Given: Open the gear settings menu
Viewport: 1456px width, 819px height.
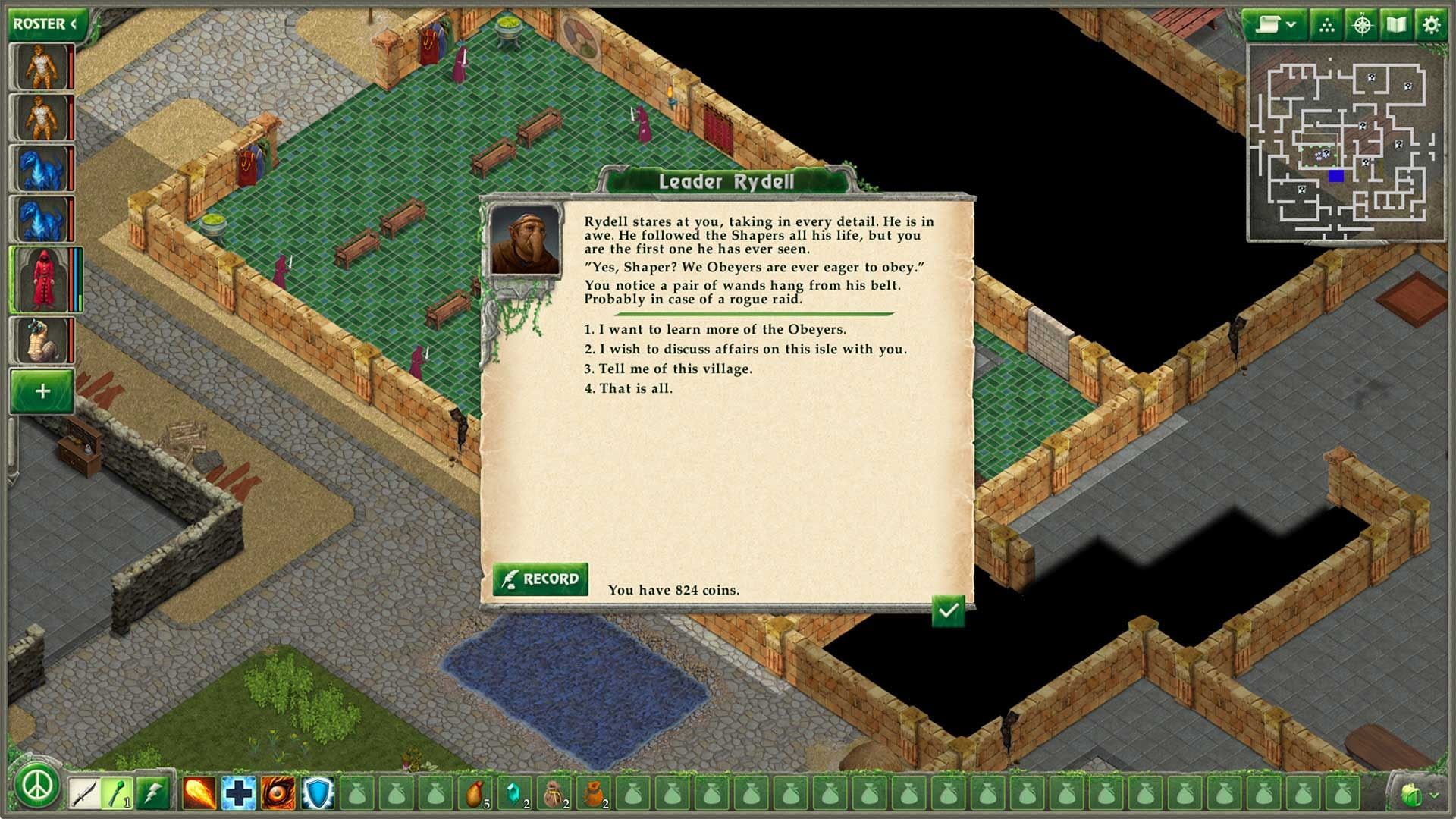Looking at the screenshot, I should click(1431, 25).
